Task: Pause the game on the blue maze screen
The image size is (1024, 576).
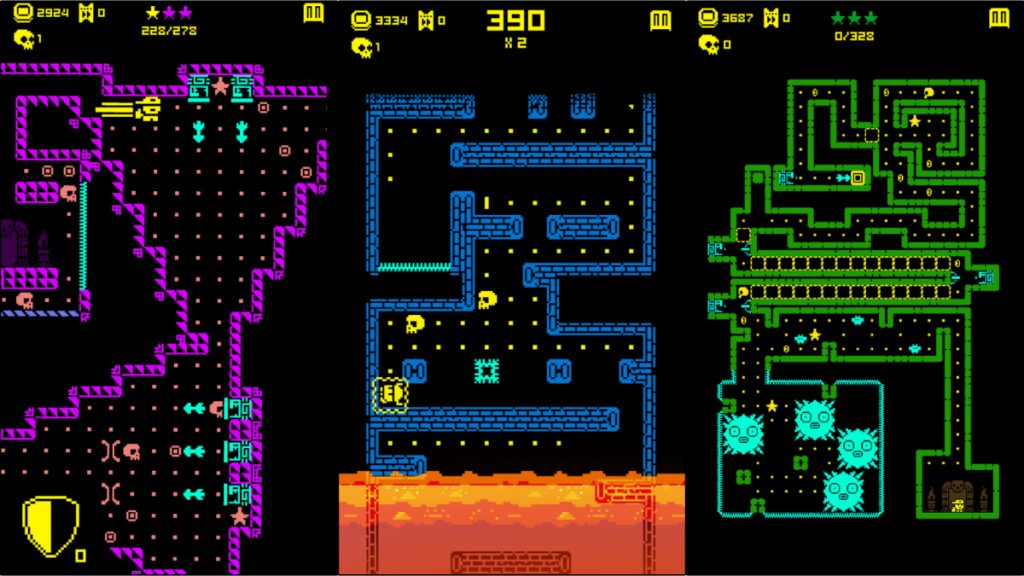Action: (x=659, y=20)
